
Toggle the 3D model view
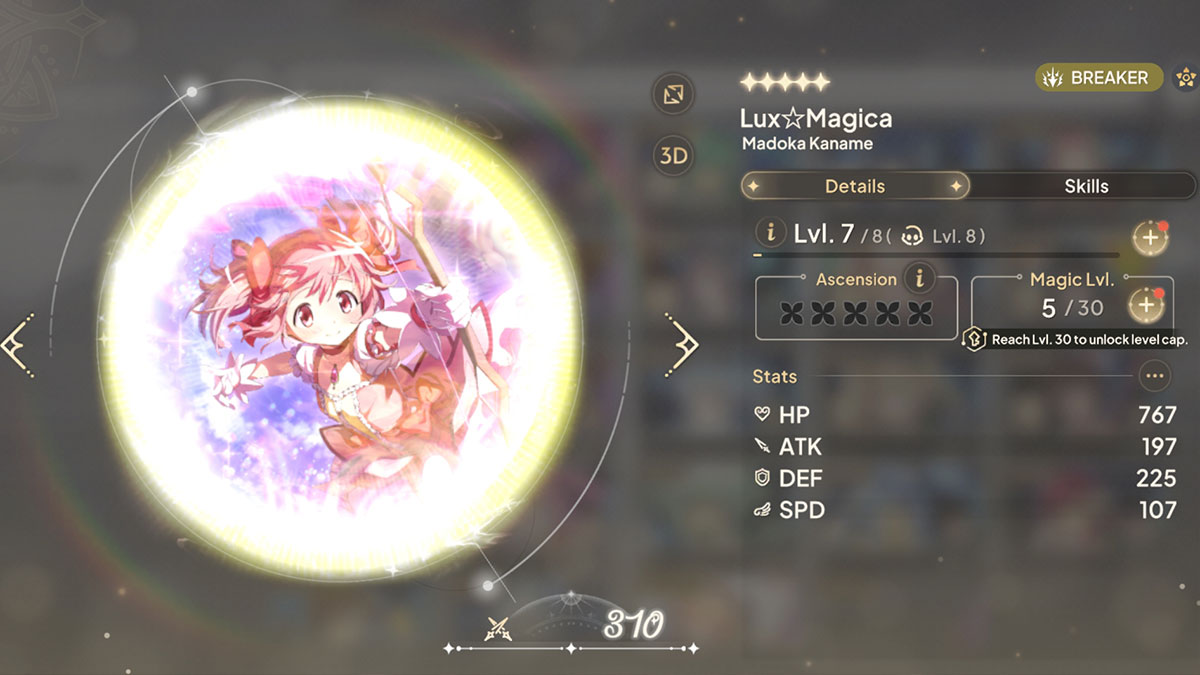point(673,155)
